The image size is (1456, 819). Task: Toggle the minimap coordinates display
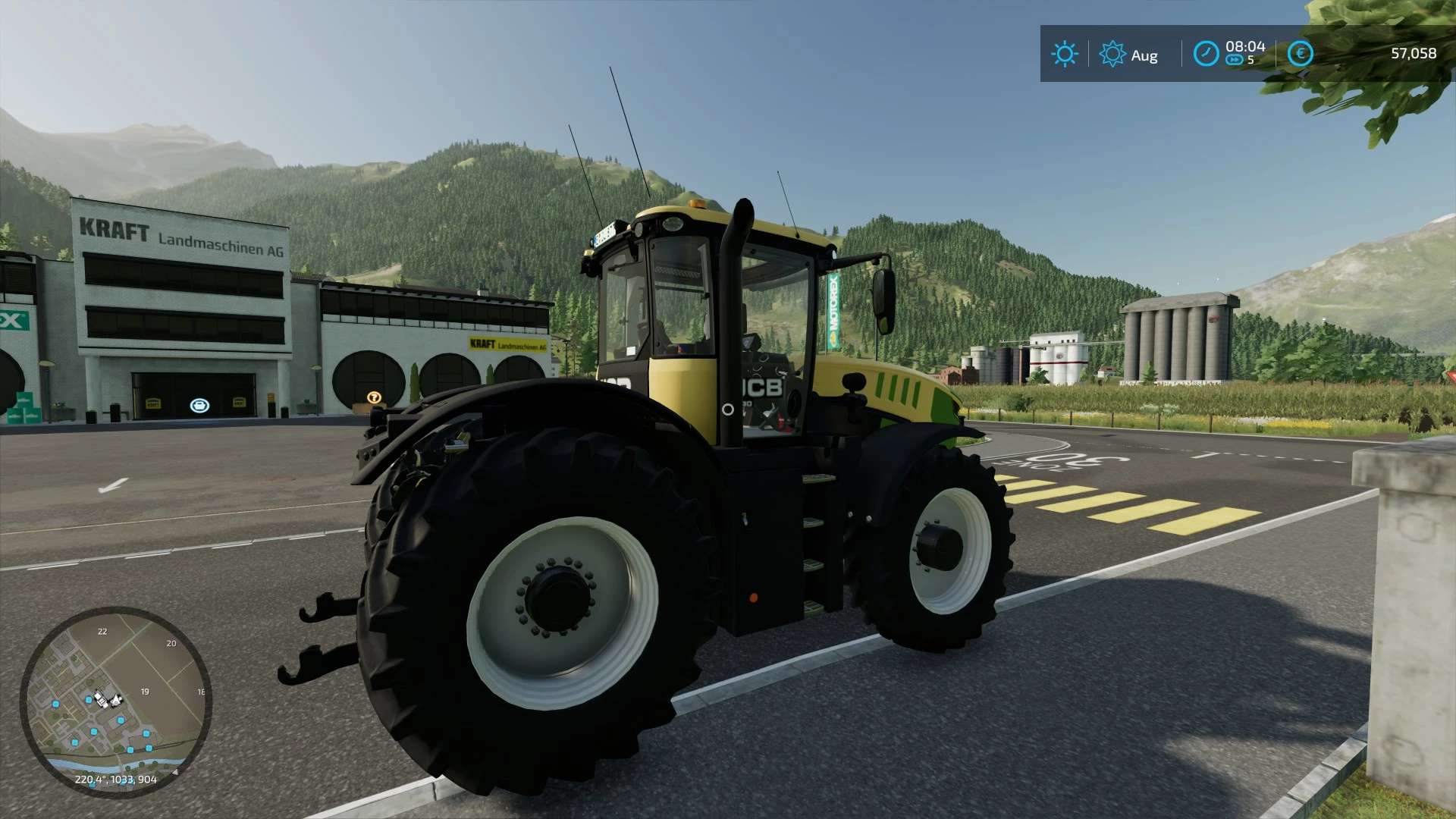coord(116,778)
